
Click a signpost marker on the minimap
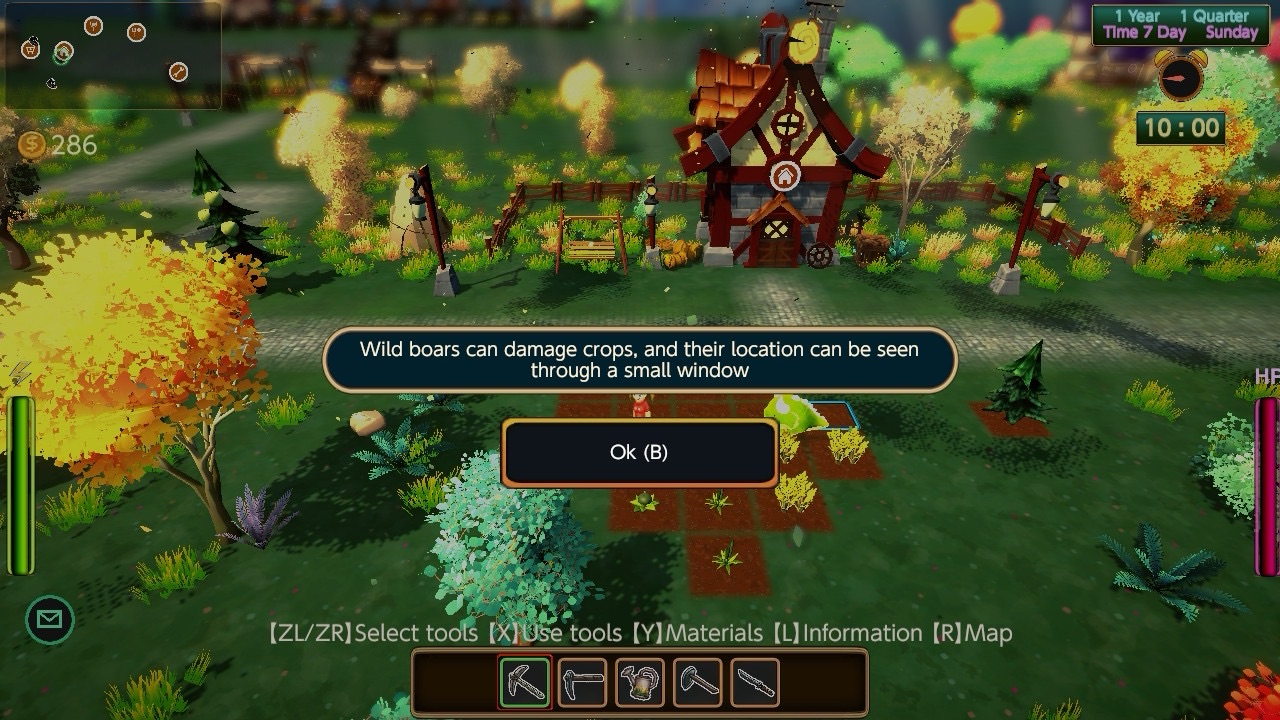[x=94, y=27]
